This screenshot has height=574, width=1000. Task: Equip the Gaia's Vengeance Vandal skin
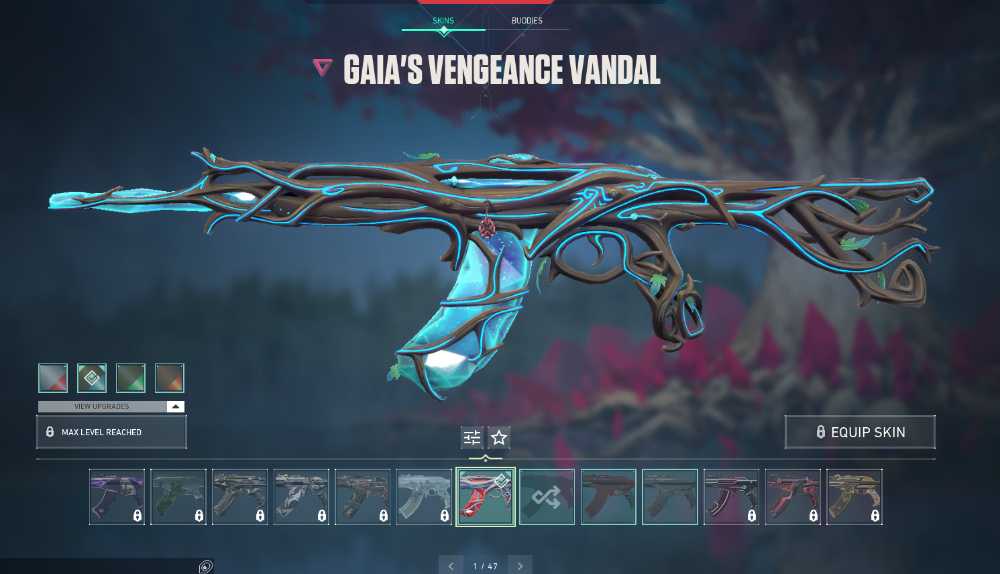pyautogui.click(x=860, y=432)
